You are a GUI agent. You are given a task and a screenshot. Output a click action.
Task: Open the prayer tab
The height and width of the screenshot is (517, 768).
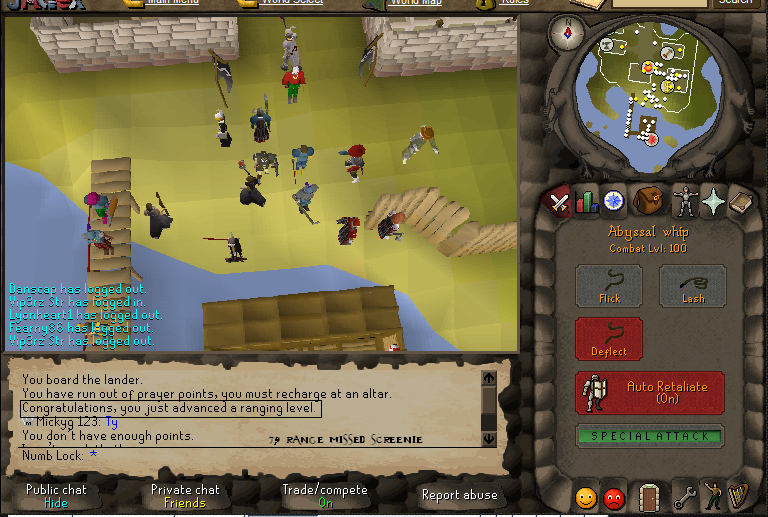713,202
